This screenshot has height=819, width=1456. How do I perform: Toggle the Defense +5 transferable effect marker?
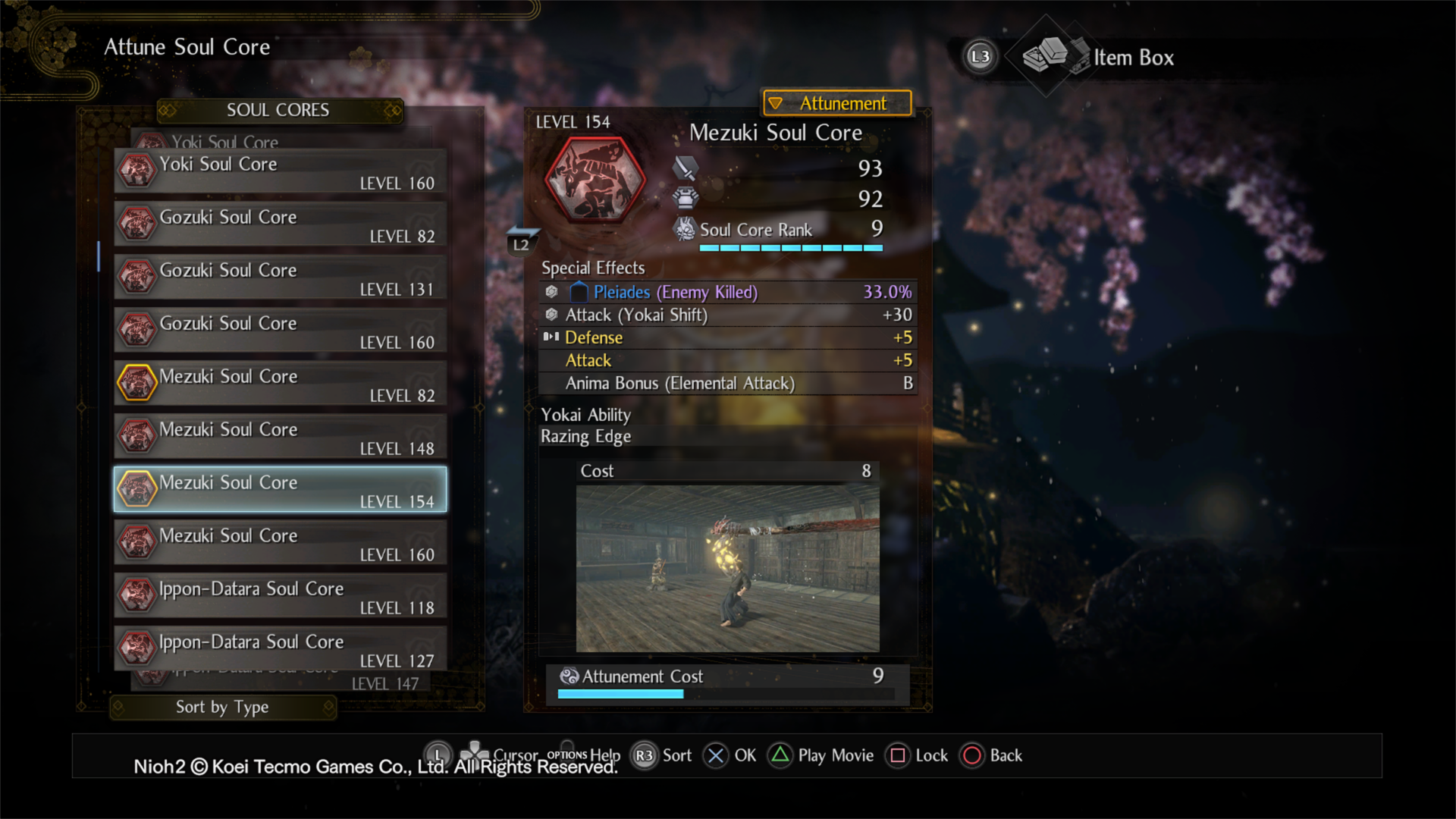[551, 337]
